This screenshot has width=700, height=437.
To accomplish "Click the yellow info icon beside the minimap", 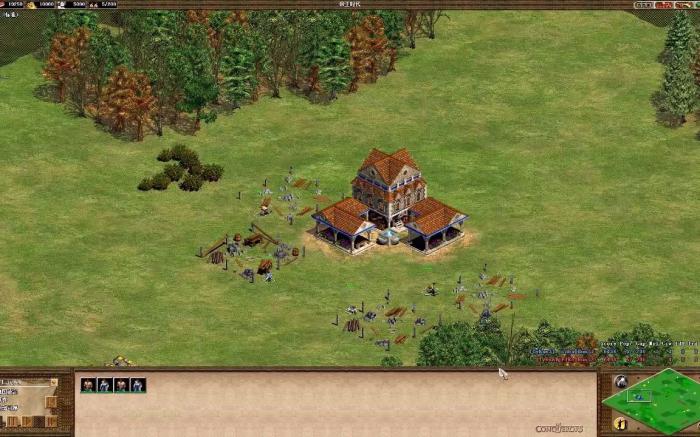I will pos(620,424).
